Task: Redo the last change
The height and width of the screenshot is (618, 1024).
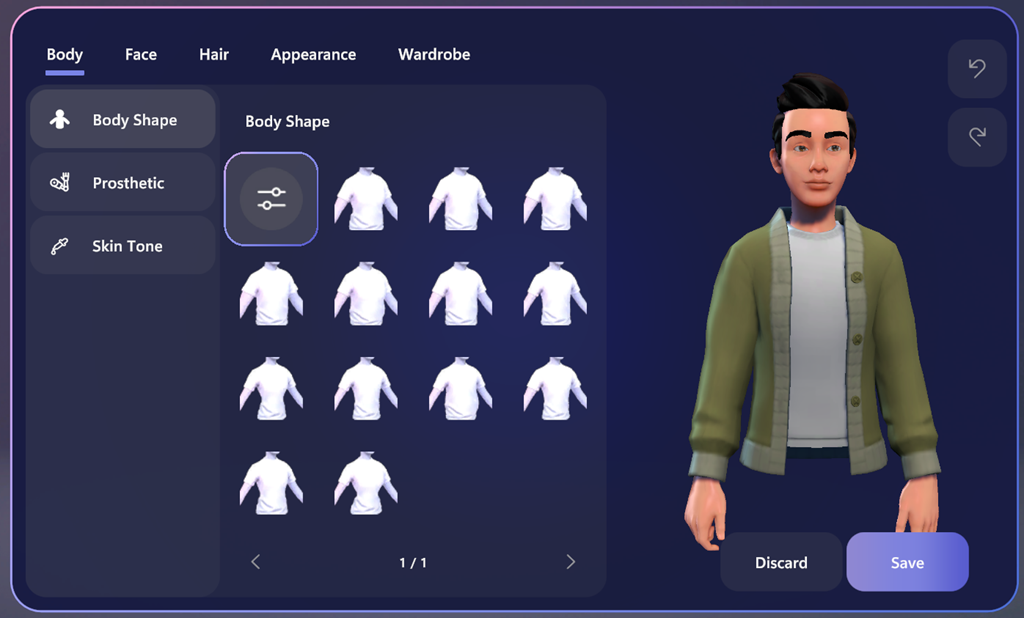Action: (977, 137)
